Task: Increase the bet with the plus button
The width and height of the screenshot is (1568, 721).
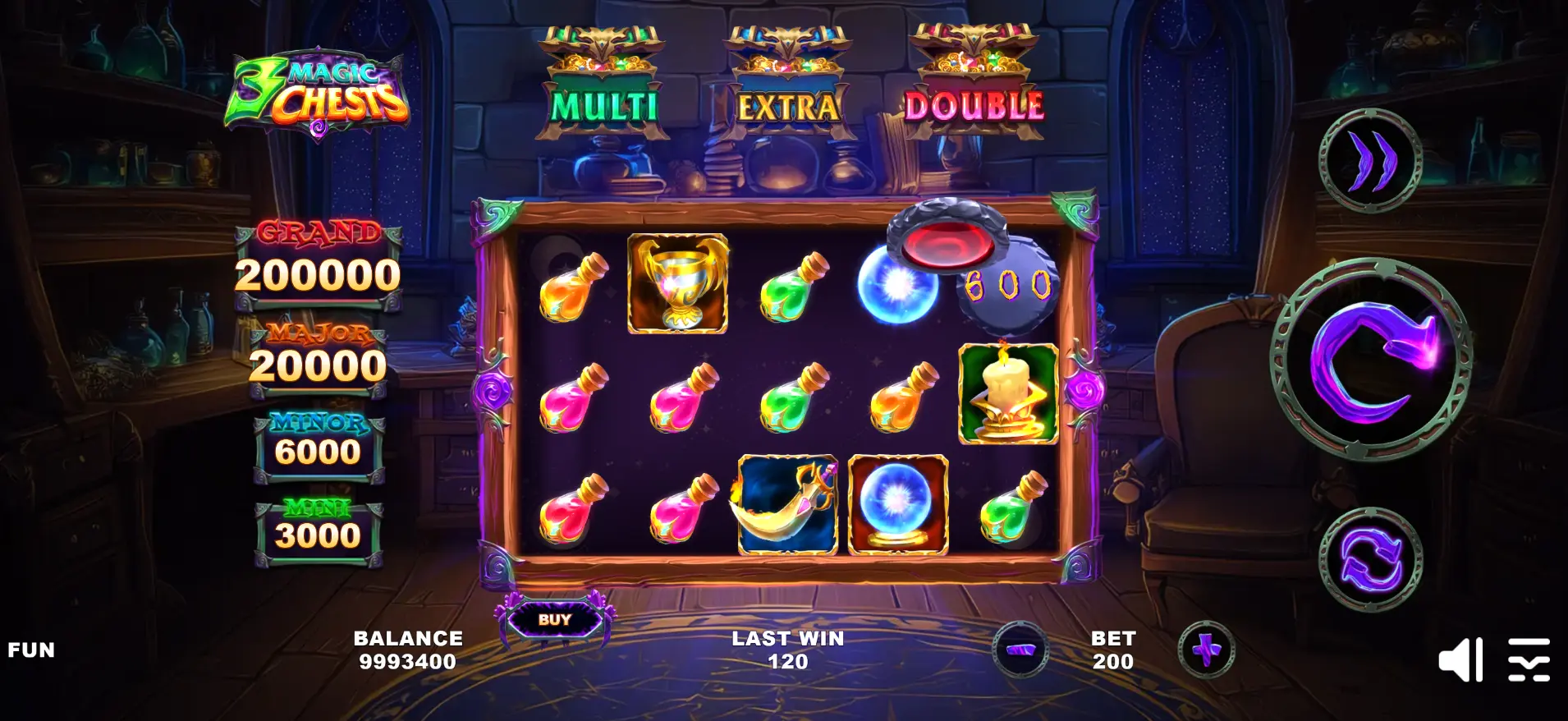Action: pyautogui.click(x=1206, y=650)
